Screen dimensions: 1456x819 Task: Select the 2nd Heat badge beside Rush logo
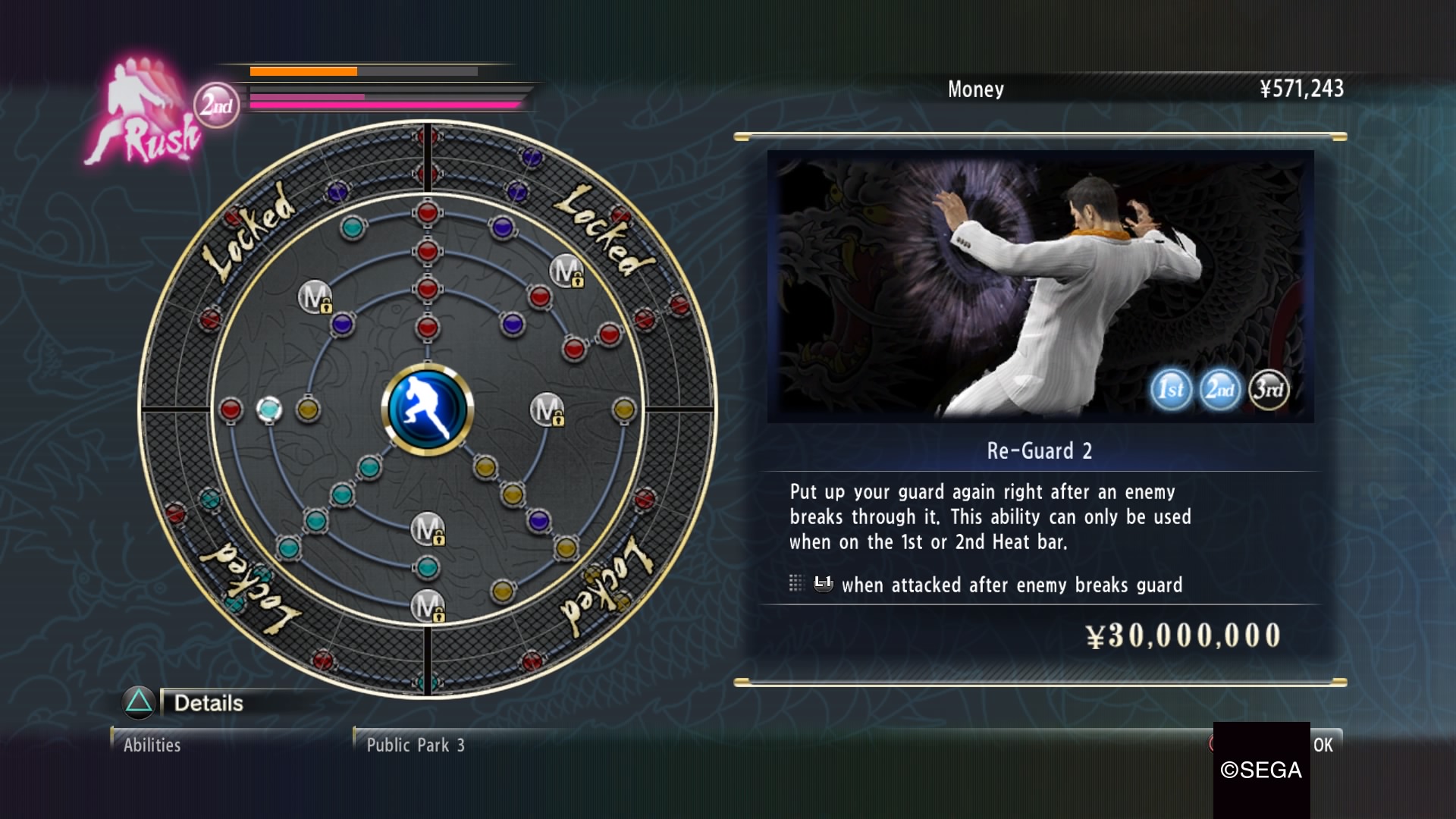tap(217, 105)
